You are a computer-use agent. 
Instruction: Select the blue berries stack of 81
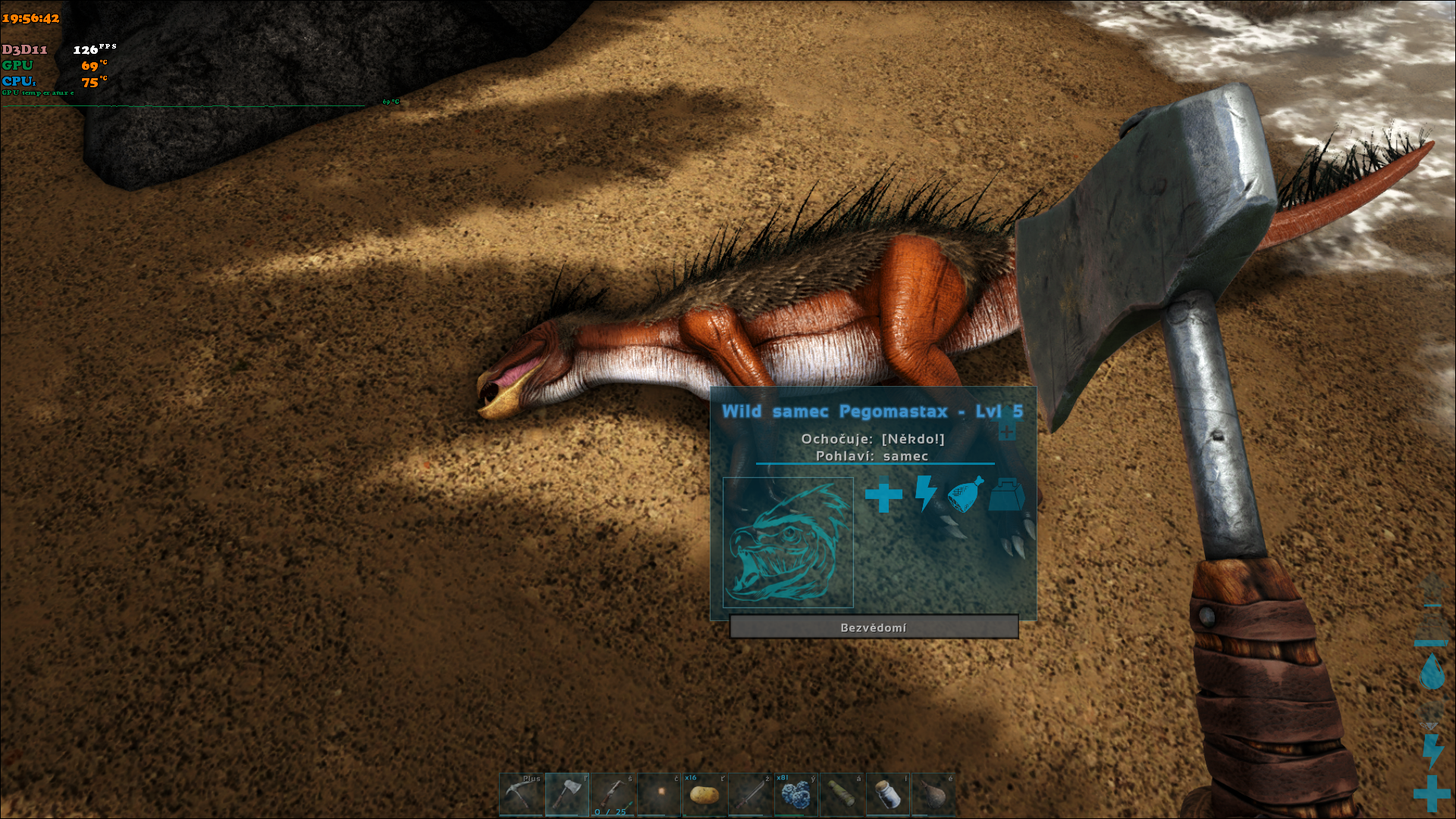pyautogui.click(x=795, y=794)
